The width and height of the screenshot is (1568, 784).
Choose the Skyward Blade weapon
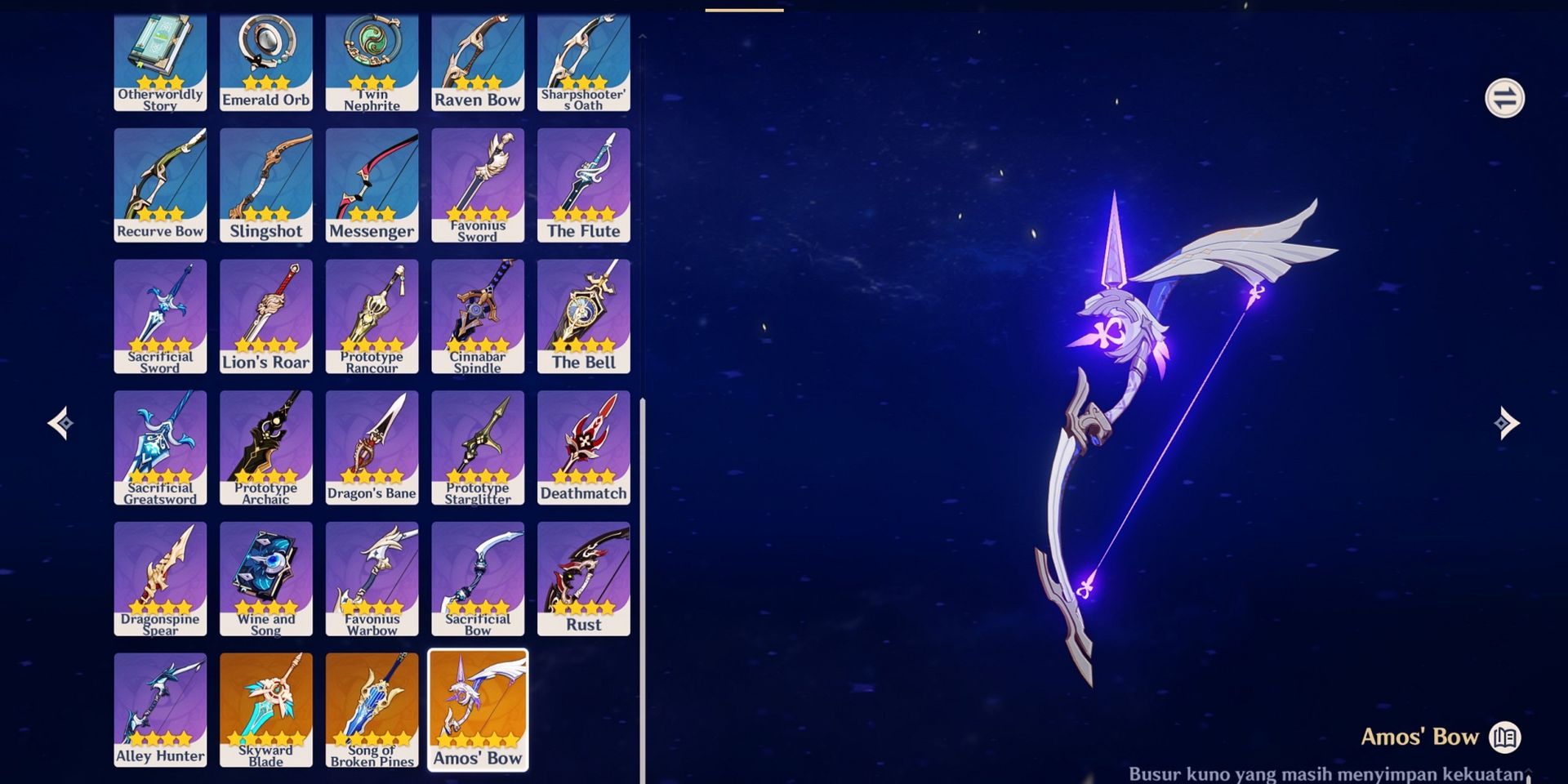pos(266,709)
